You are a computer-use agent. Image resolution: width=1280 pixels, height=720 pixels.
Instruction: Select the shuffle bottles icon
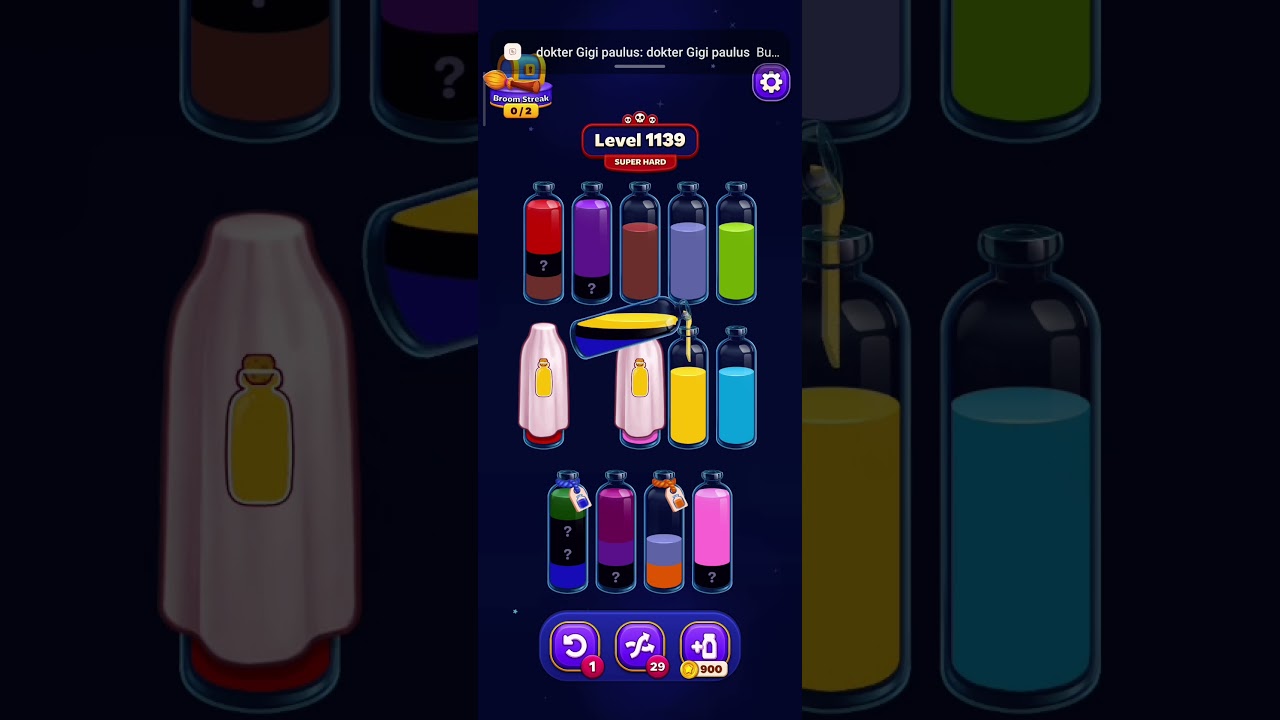(x=640, y=645)
